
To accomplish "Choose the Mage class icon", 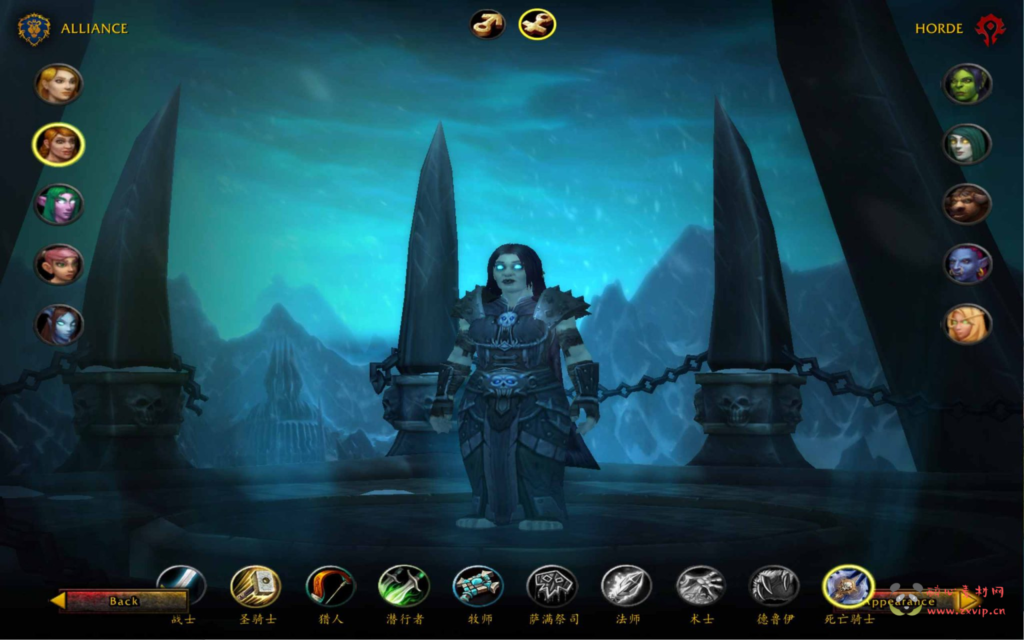I will (x=627, y=586).
